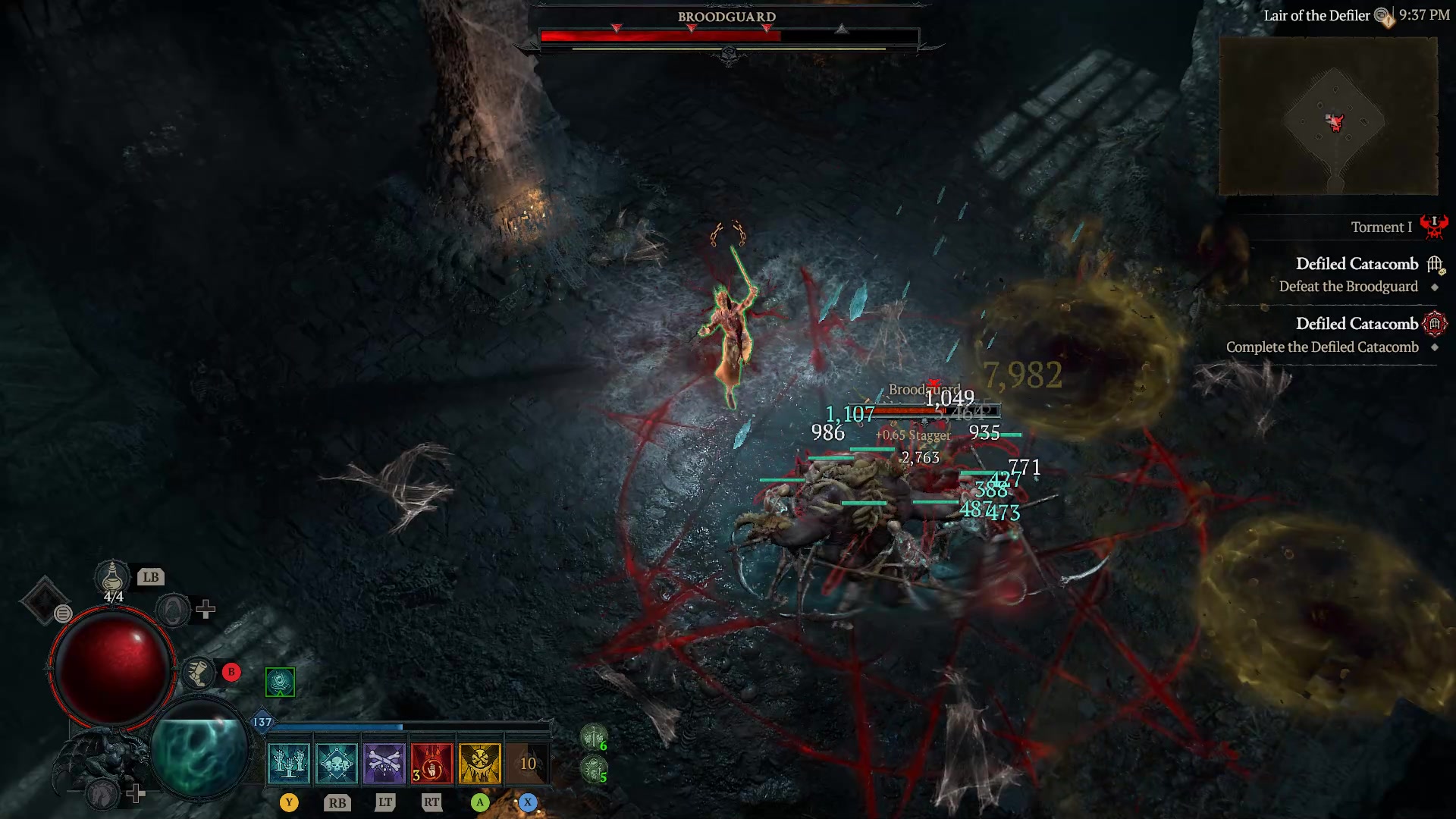Trigger the purple crossbones Corpse Explosion skill

[384, 762]
